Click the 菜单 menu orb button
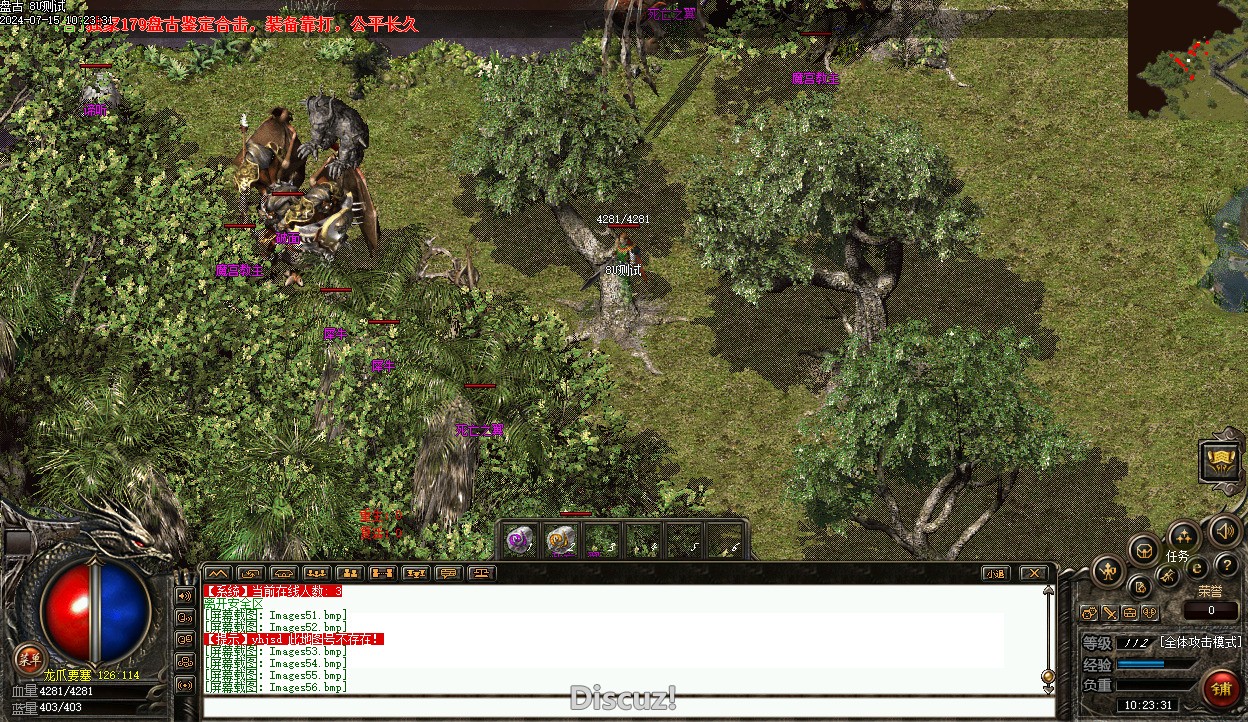1248x722 pixels. click(29, 657)
